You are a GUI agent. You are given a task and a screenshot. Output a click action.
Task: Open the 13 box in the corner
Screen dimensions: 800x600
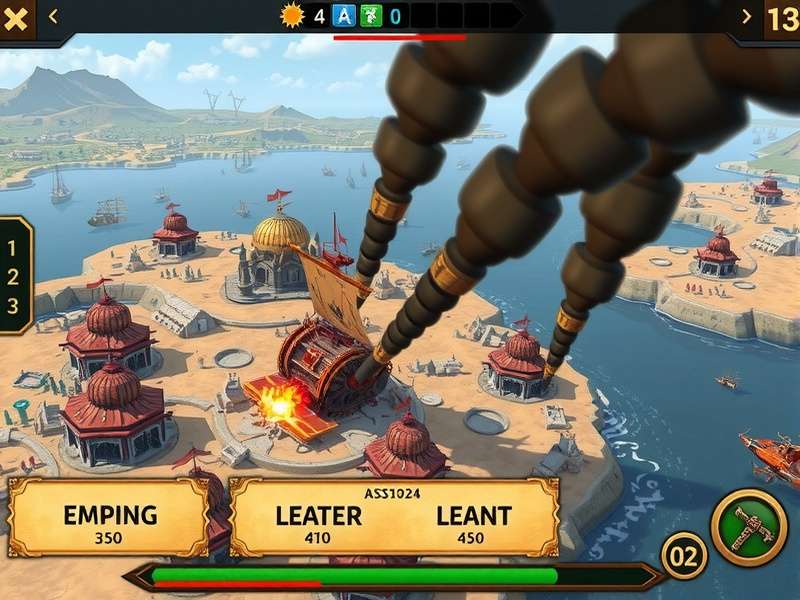(x=781, y=18)
